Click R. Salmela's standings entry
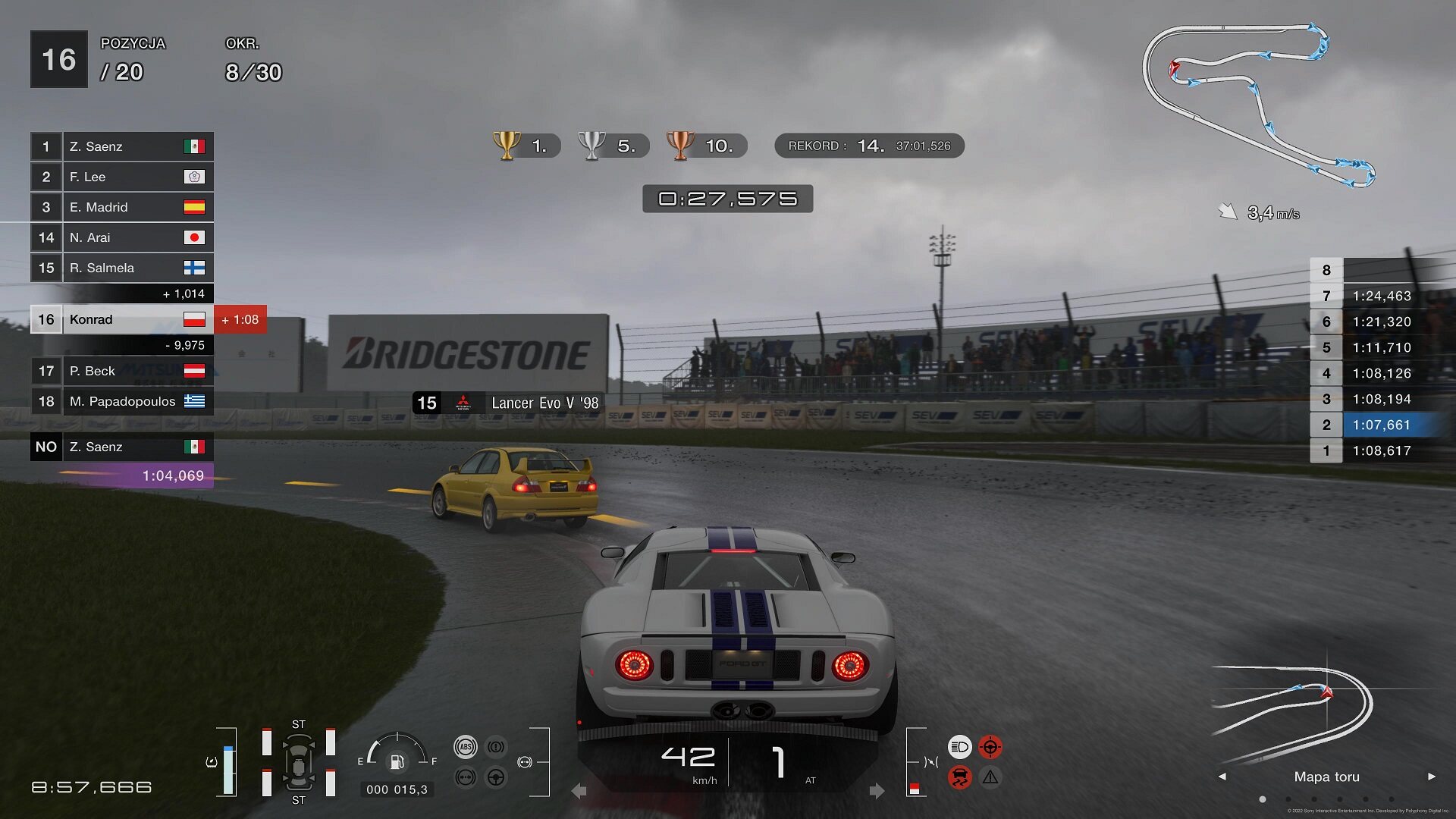 coord(121,268)
